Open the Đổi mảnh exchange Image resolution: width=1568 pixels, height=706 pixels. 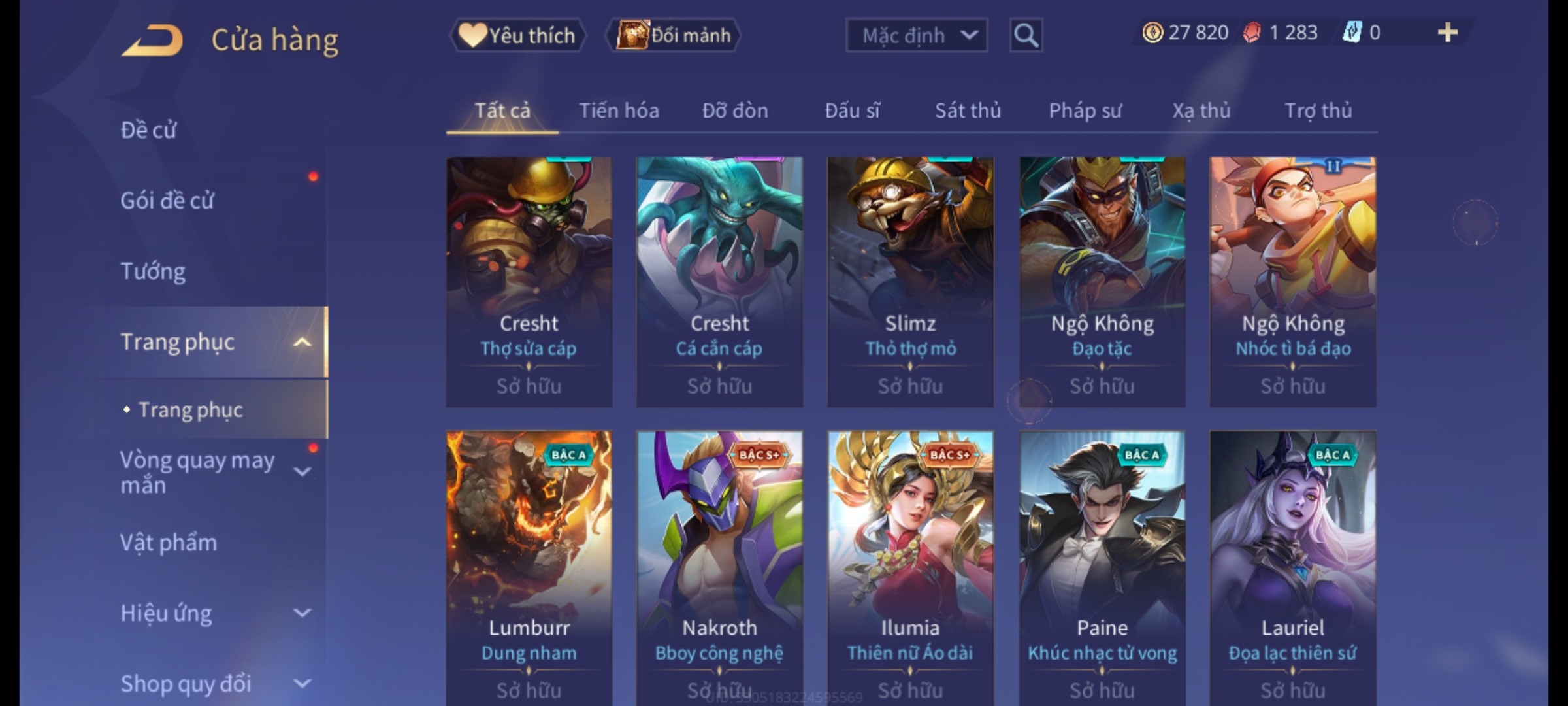coord(674,35)
